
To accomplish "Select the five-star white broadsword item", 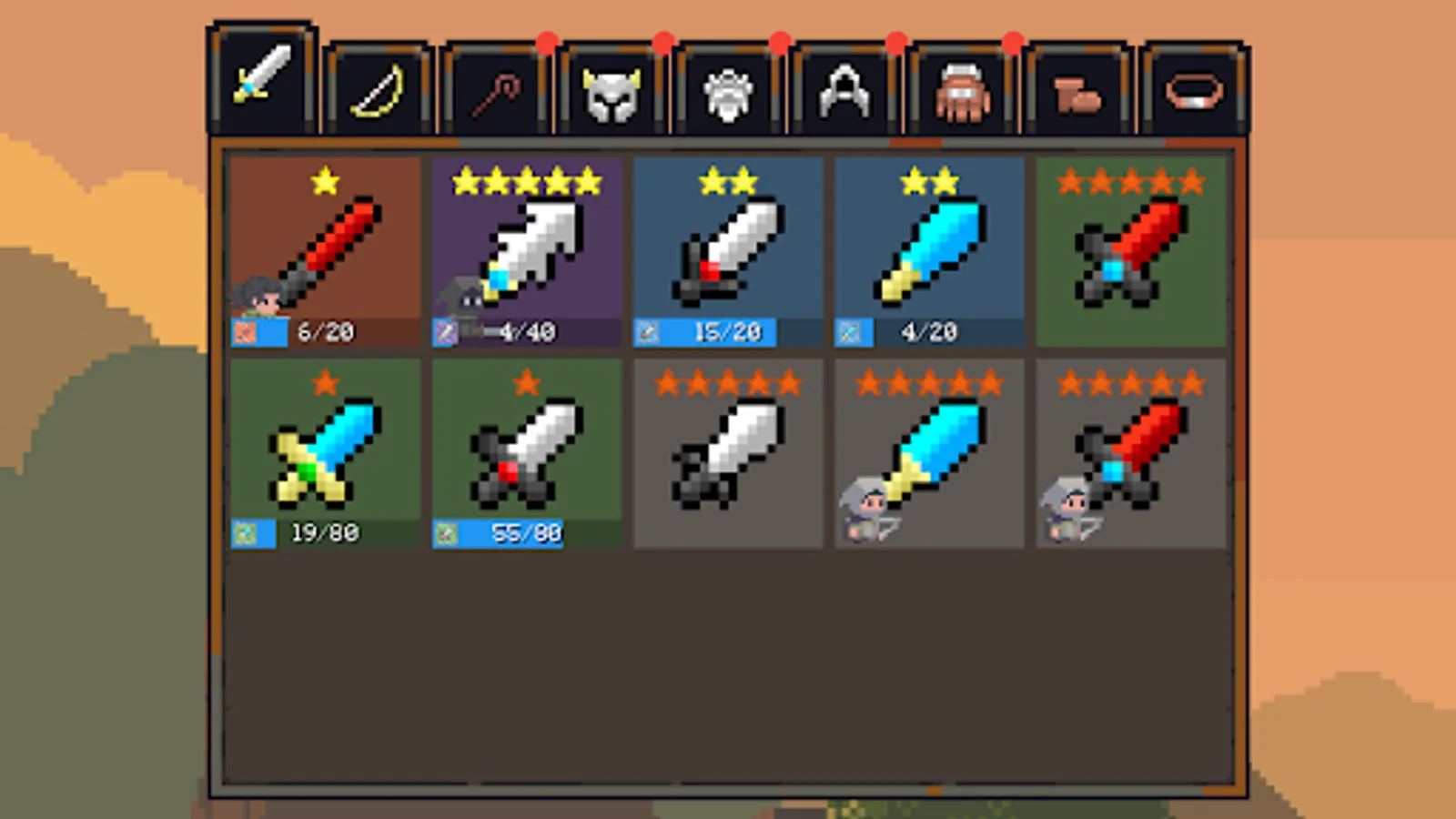I will click(525, 246).
